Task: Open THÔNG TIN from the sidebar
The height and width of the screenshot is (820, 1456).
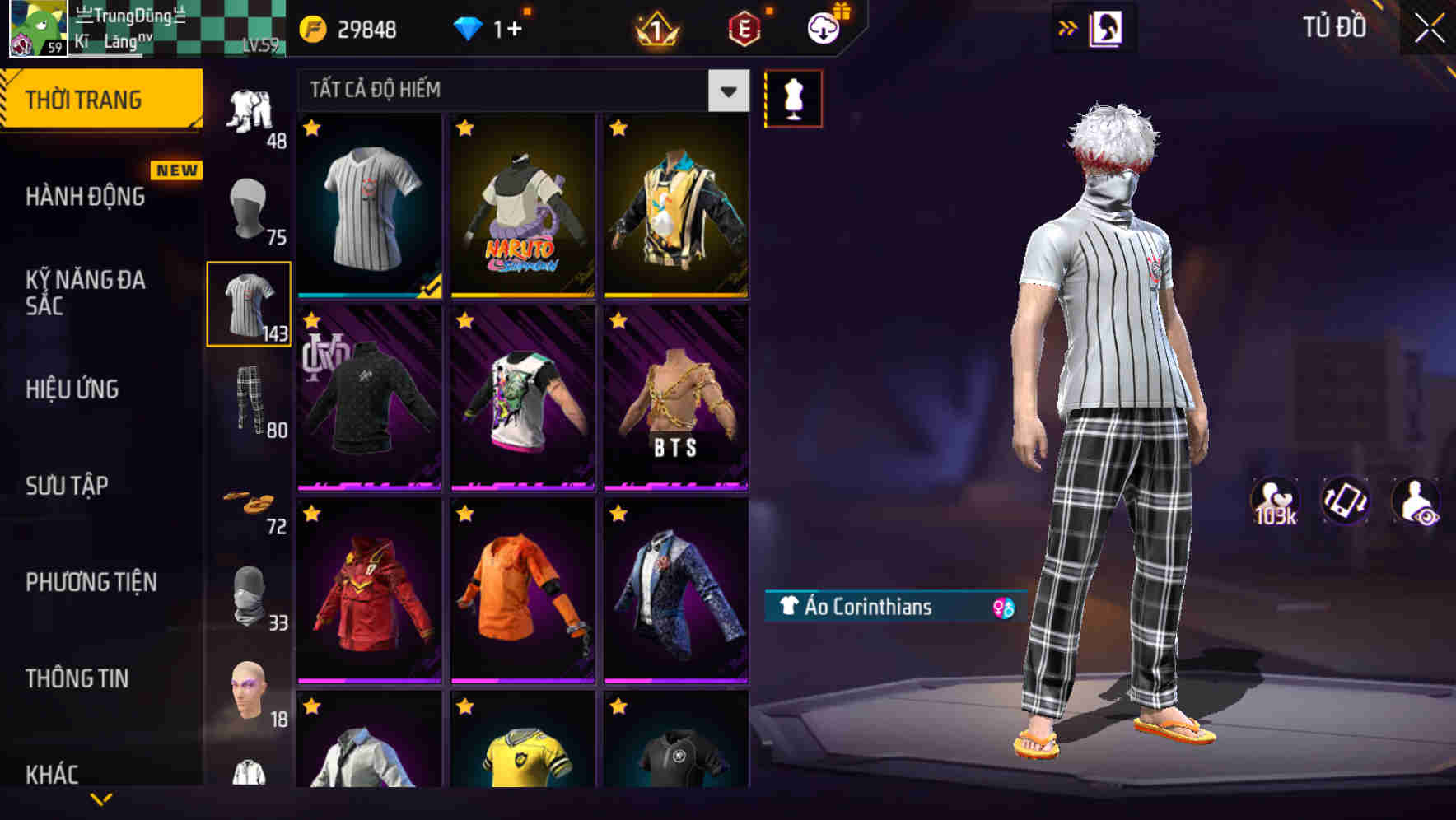Action: pyautogui.click(x=78, y=678)
